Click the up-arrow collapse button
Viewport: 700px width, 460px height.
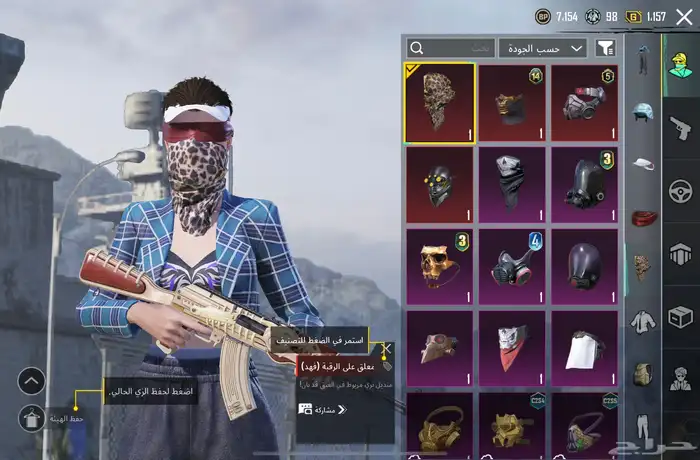pyautogui.click(x=32, y=381)
